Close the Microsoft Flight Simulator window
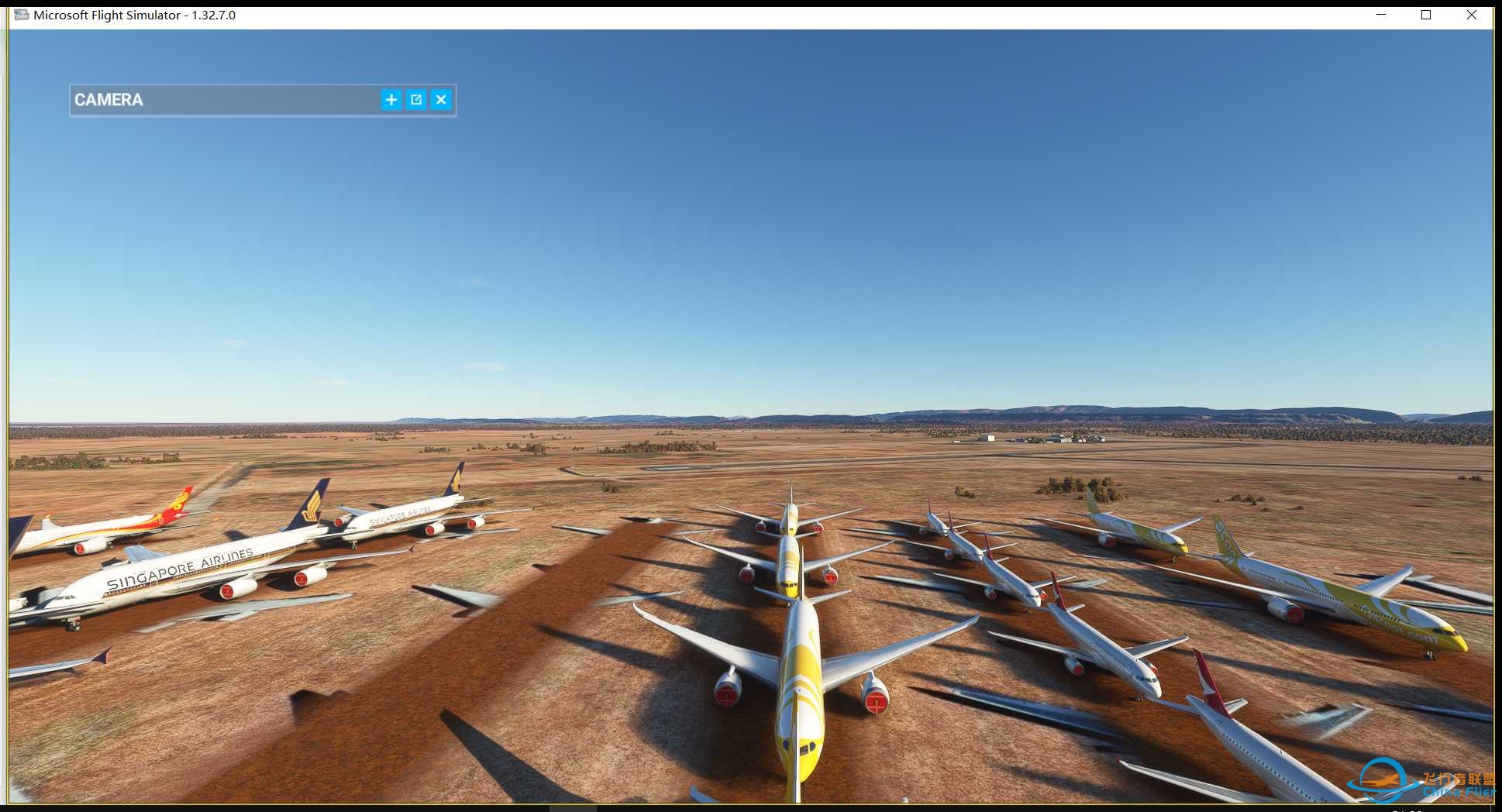The height and width of the screenshot is (812, 1502). point(1472,15)
